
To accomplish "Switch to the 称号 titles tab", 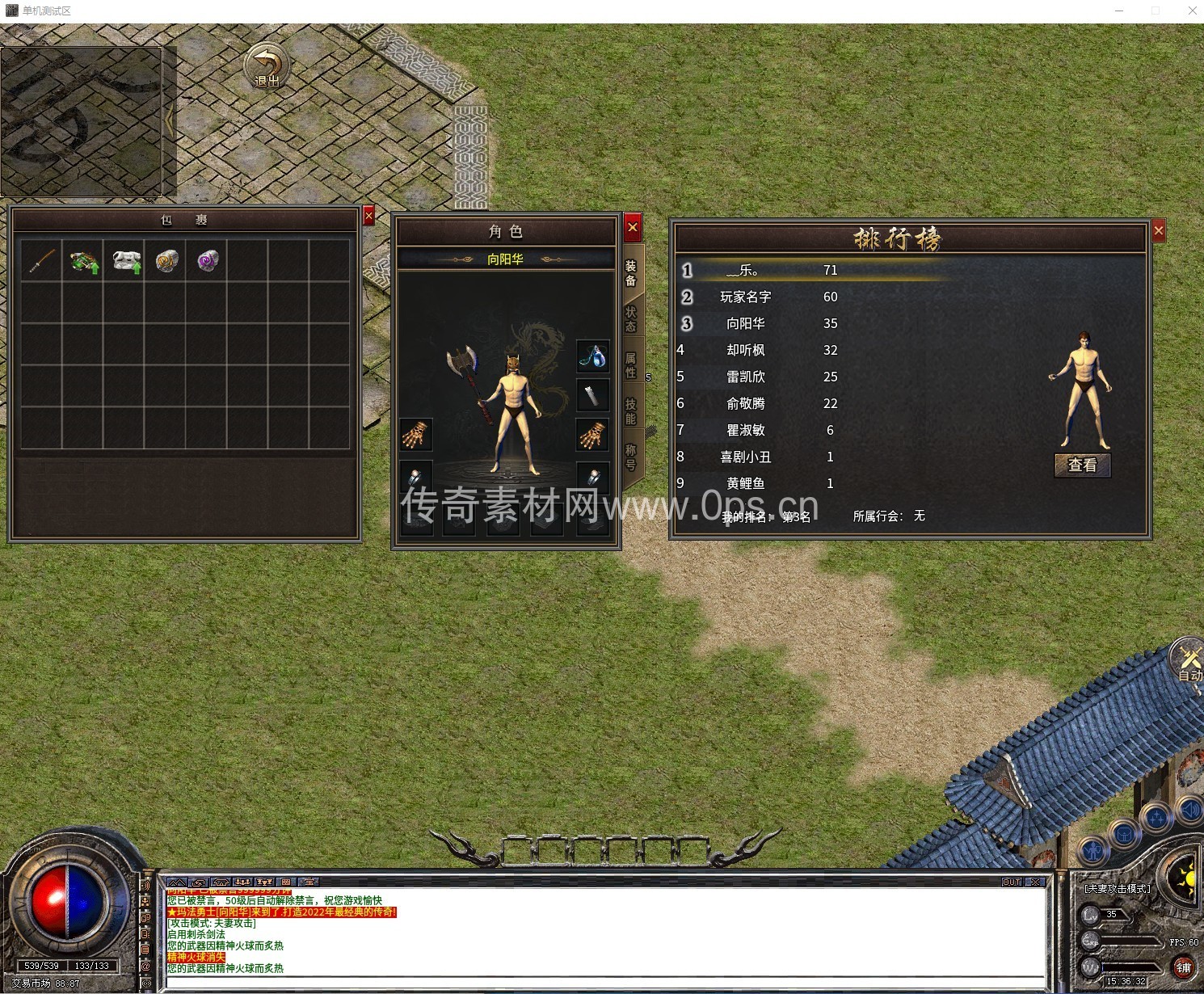I will click(x=631, y=457).
